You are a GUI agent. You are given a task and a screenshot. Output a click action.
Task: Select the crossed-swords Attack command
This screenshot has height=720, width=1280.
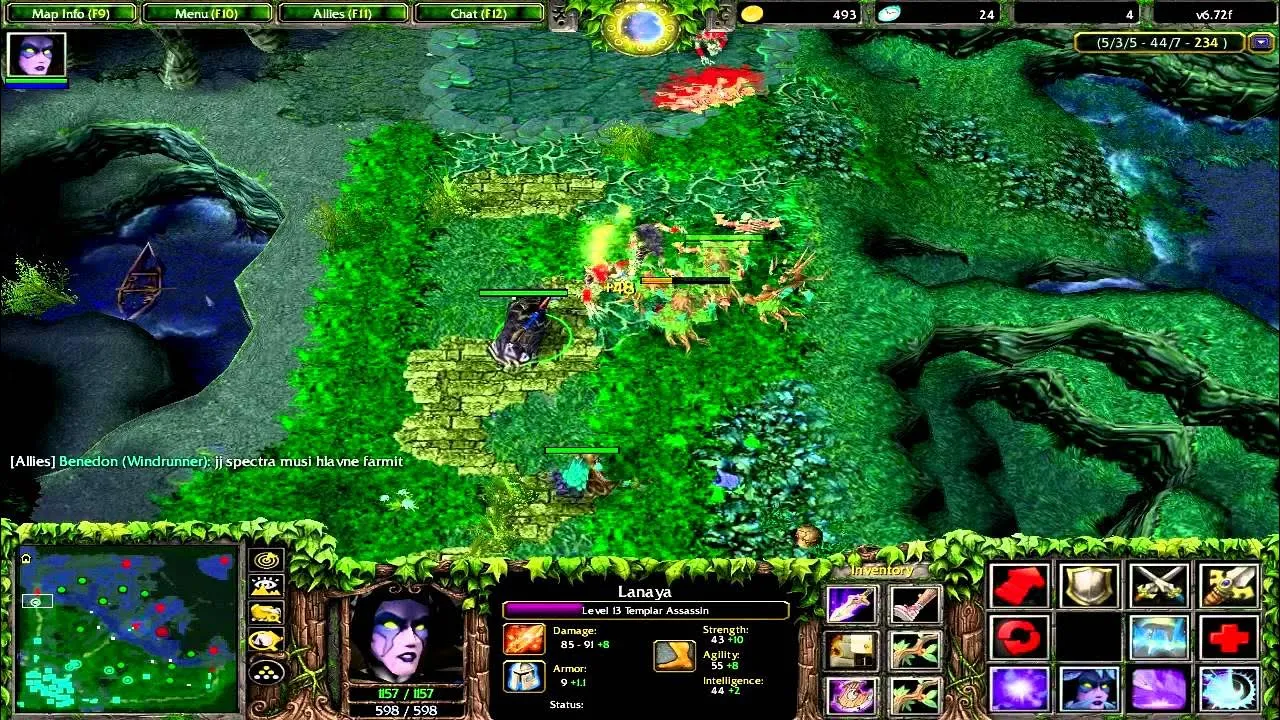tap(1158, 587)
